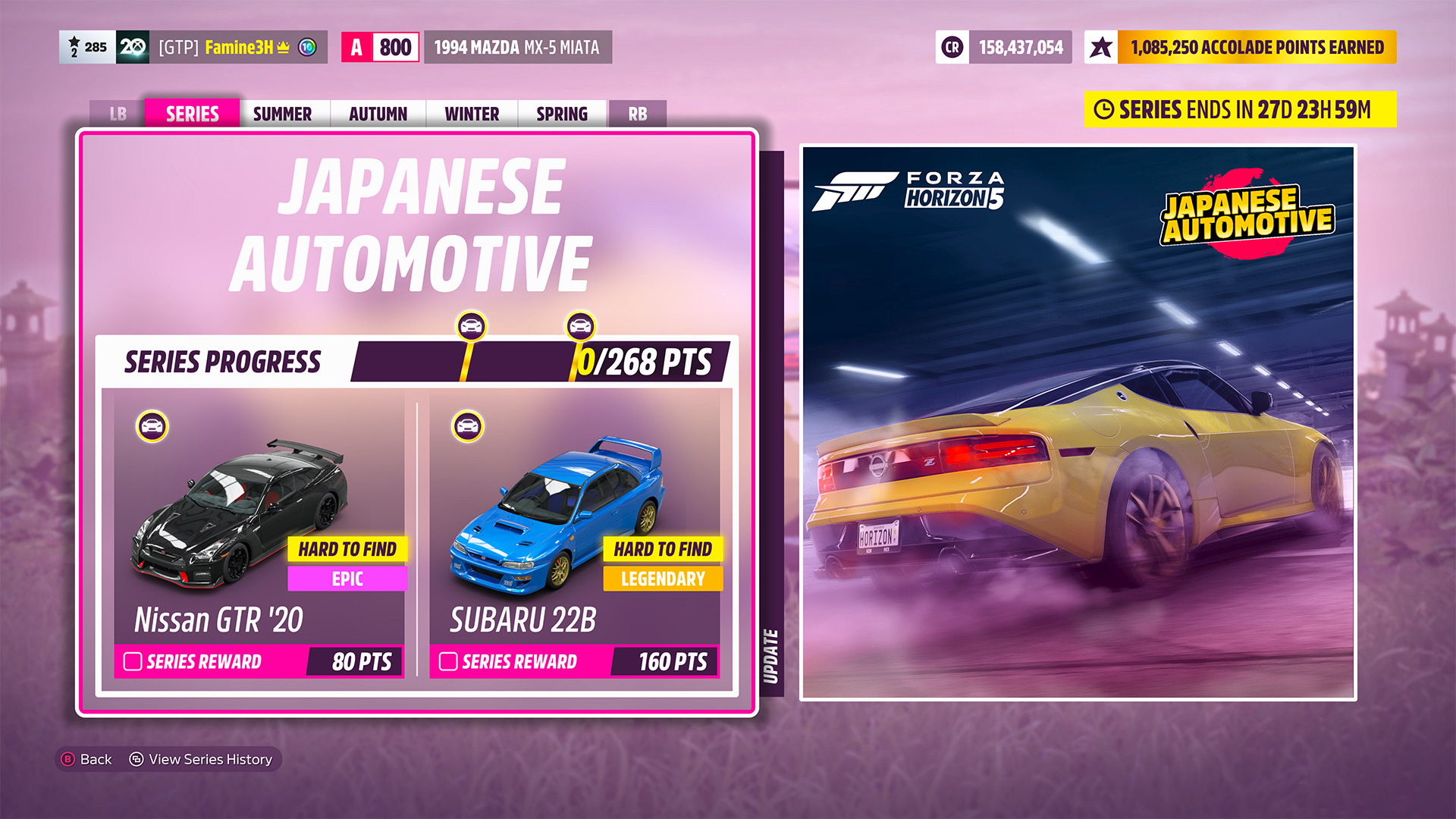Click the Series Progress bar
Viewport: 1456px width, 819px height.
coord(531,363)
